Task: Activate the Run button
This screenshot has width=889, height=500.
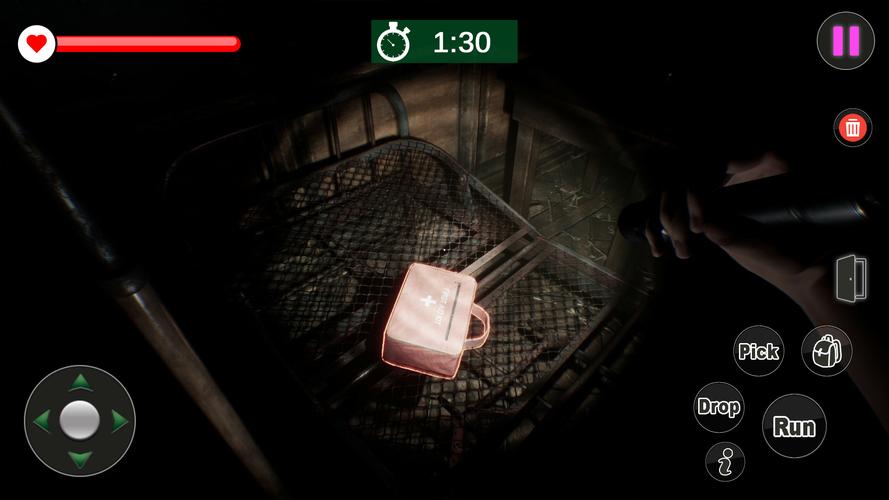Action: [794, 426]
